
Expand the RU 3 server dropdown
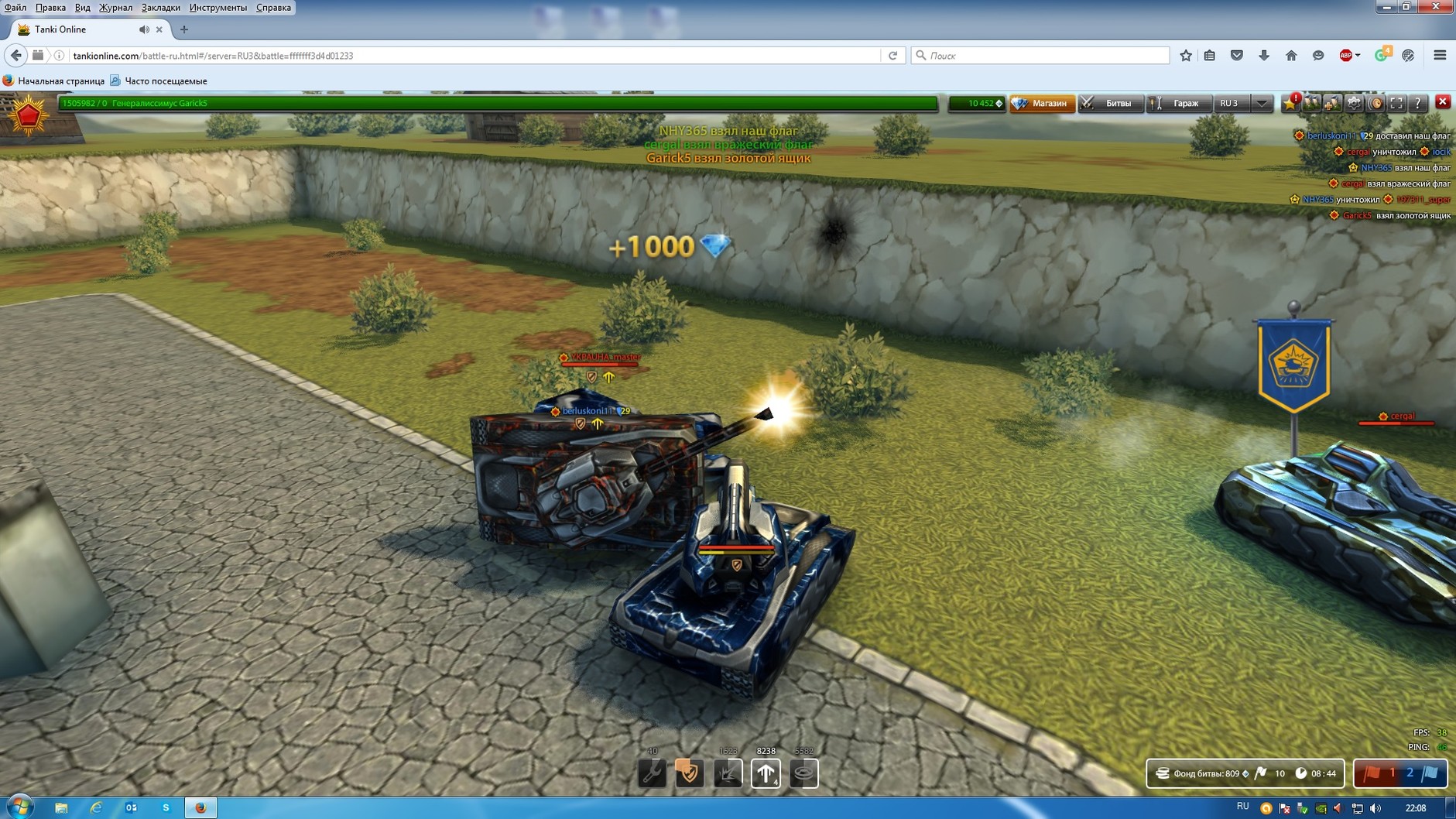1262,103
